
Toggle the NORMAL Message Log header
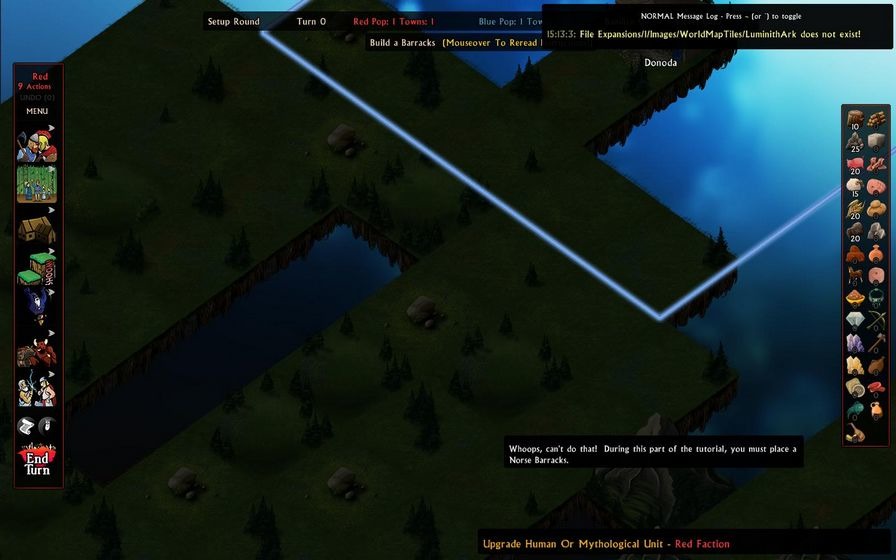tap(718, 16)
